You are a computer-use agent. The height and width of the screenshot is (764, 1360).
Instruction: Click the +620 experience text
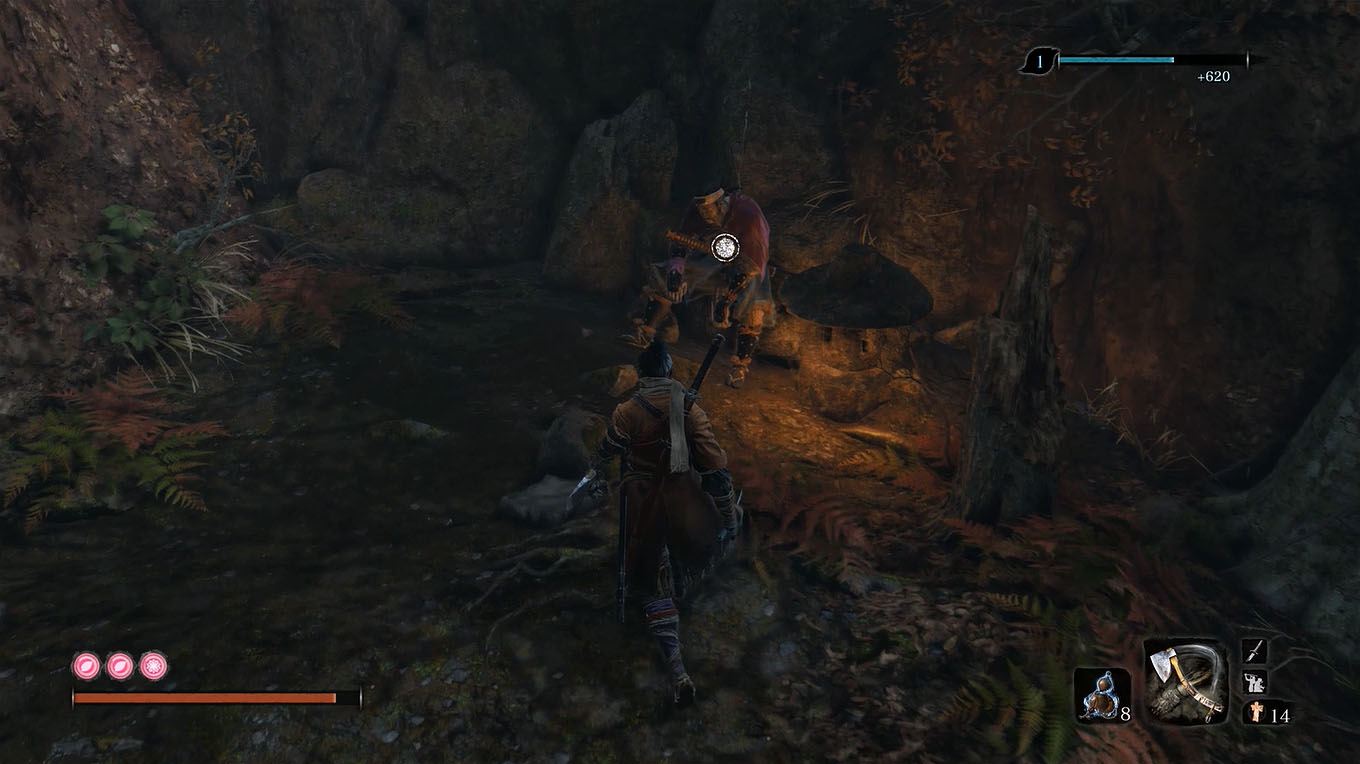tap(1213, 75)
